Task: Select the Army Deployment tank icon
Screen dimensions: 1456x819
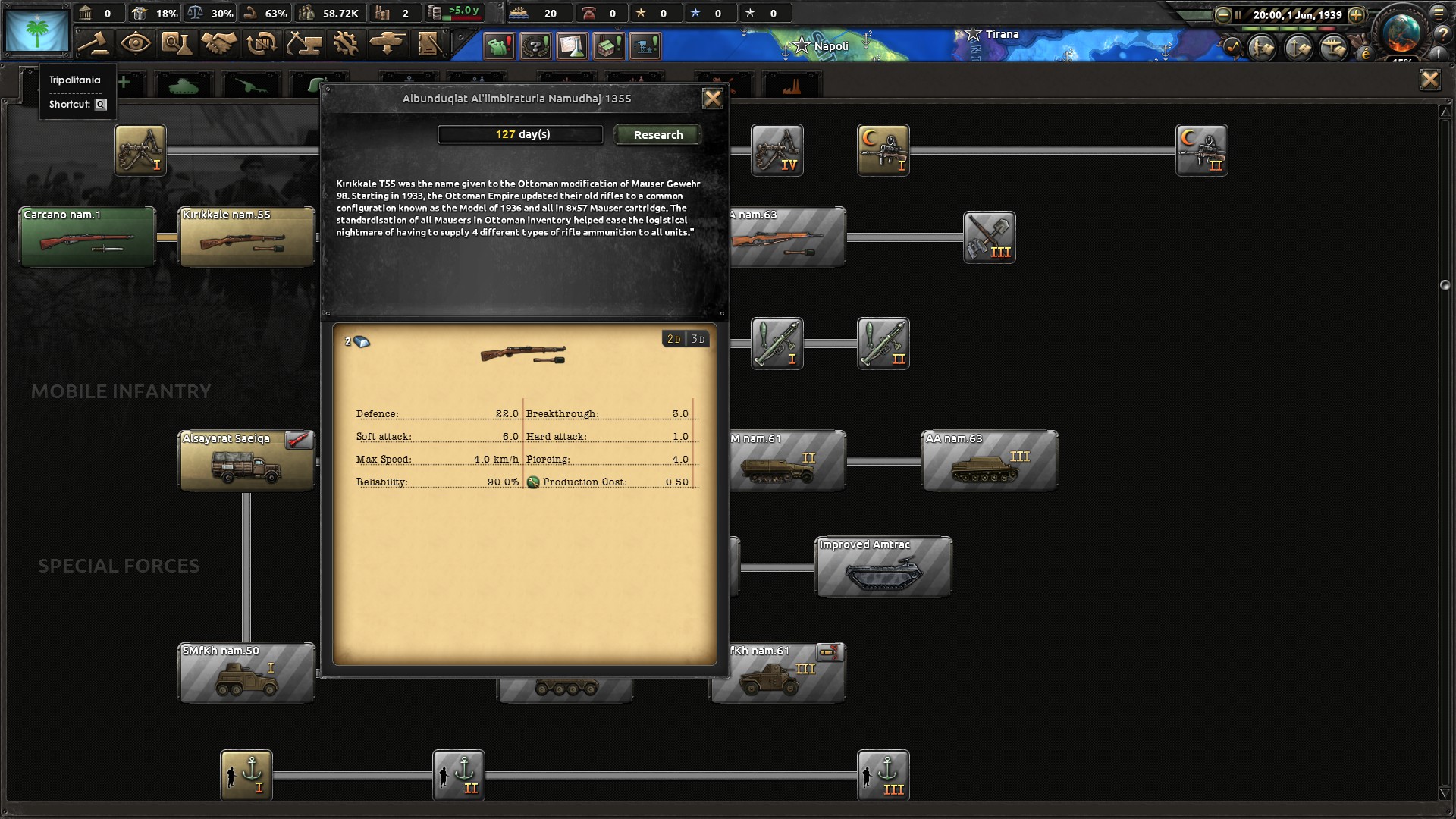Action: [x=387, y=45]
